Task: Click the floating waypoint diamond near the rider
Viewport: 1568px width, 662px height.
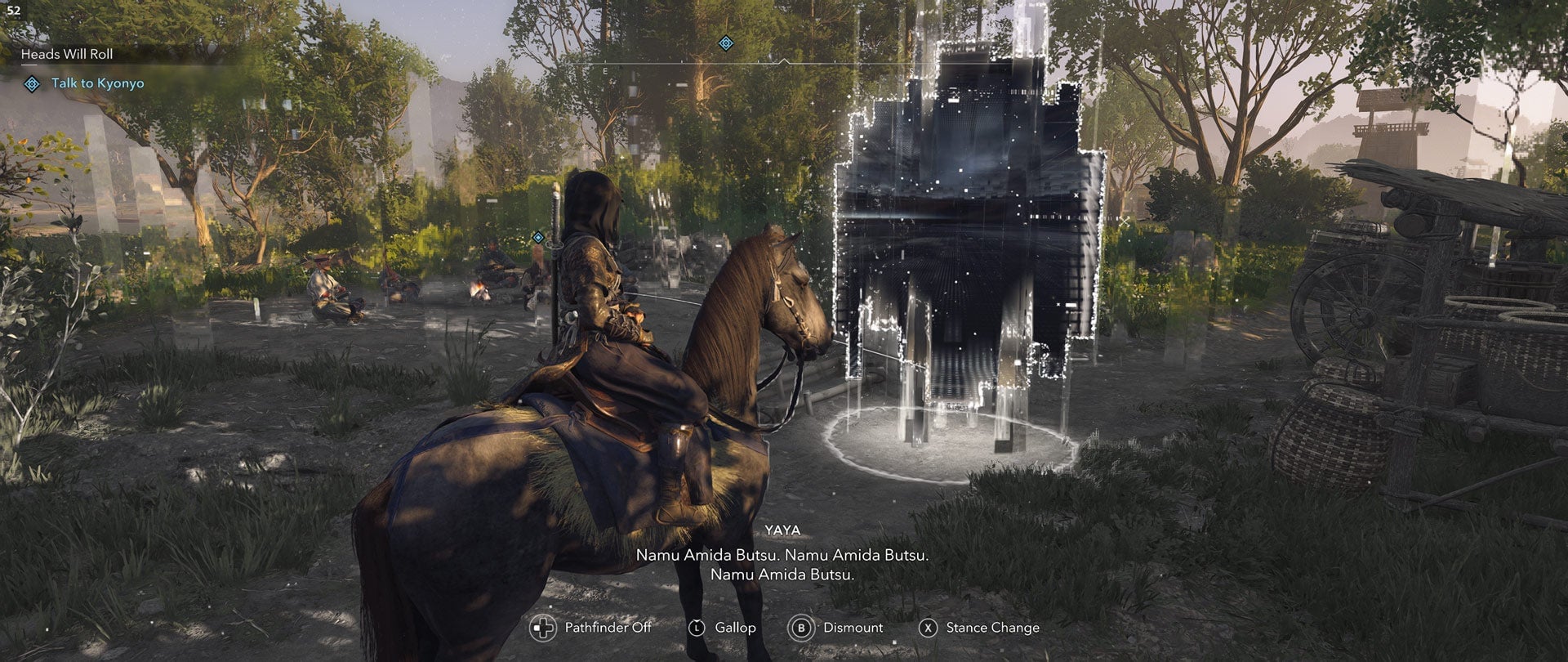Action: [x=537, y=237]
